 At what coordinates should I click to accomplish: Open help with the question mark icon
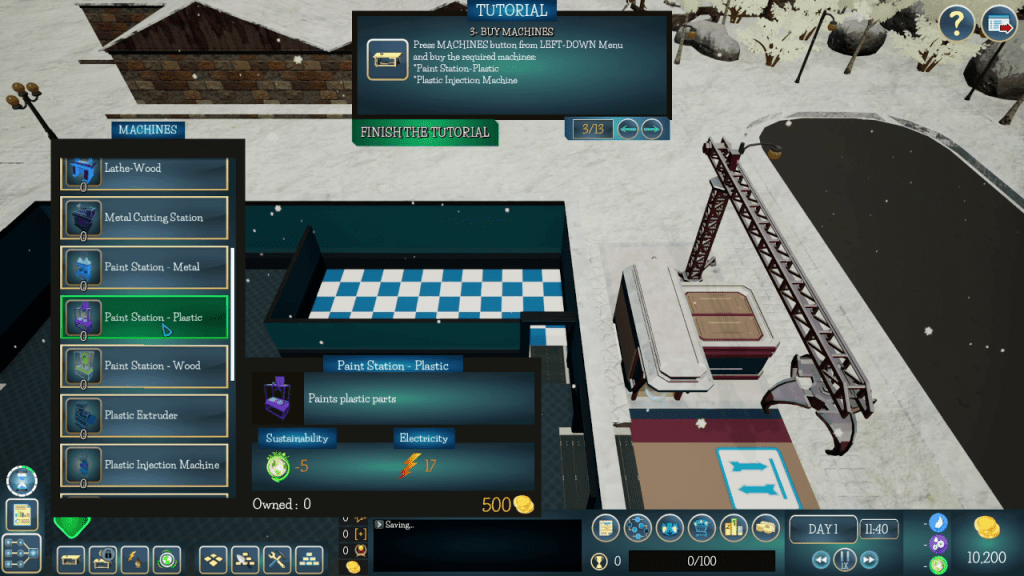coord(957,22)
